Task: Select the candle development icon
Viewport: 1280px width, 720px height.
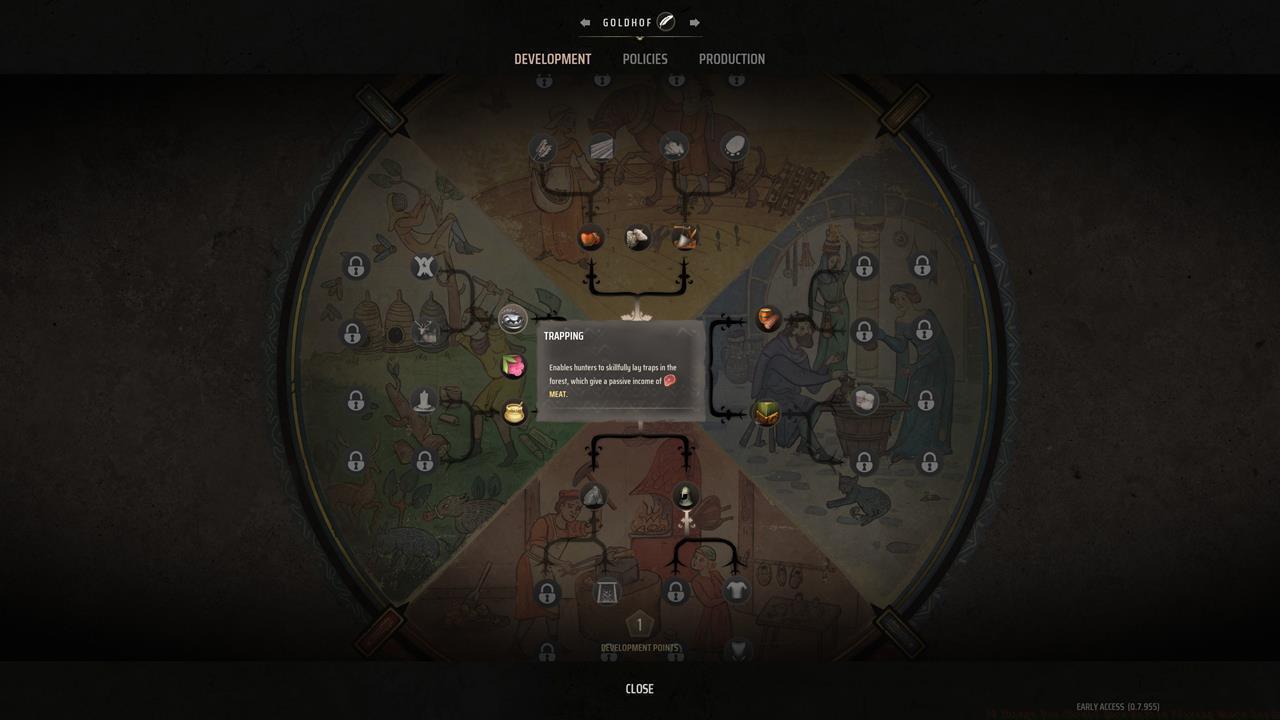Action: (424, 399)
